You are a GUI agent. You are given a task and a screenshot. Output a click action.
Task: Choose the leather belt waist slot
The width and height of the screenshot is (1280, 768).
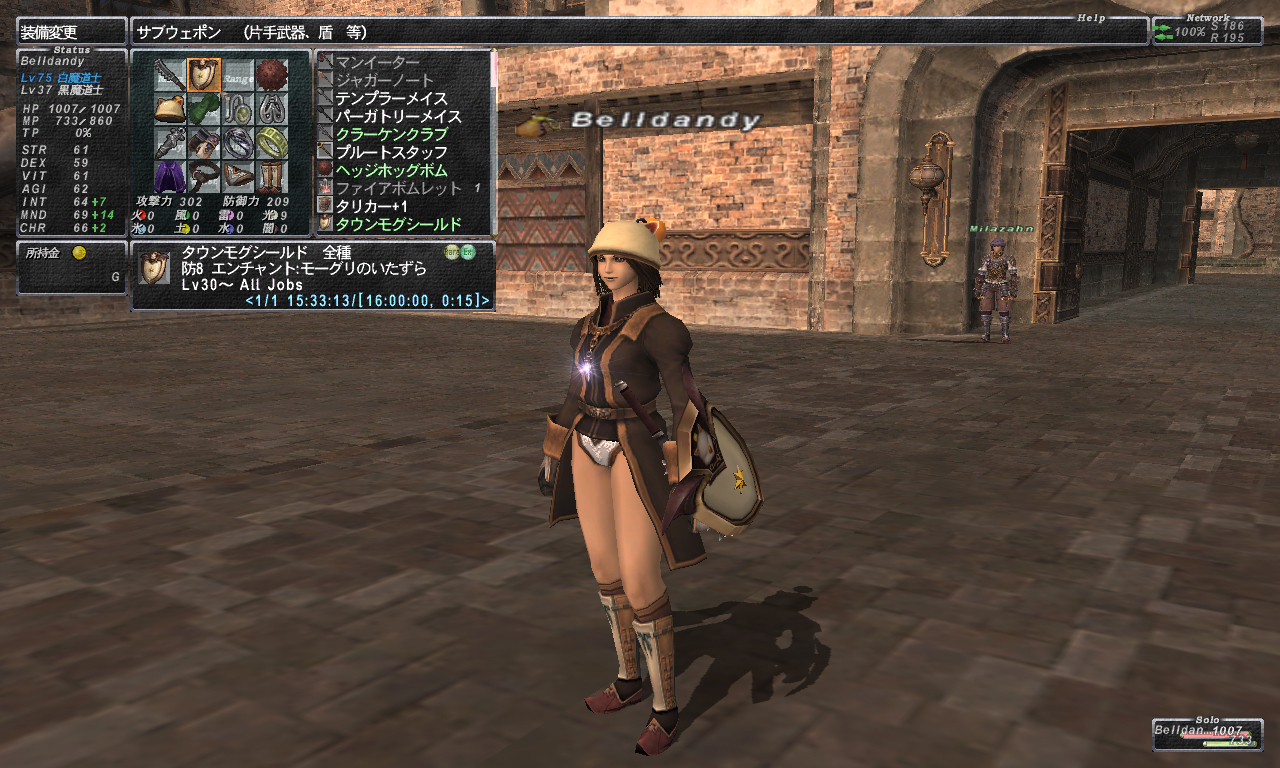coord(204,177)
